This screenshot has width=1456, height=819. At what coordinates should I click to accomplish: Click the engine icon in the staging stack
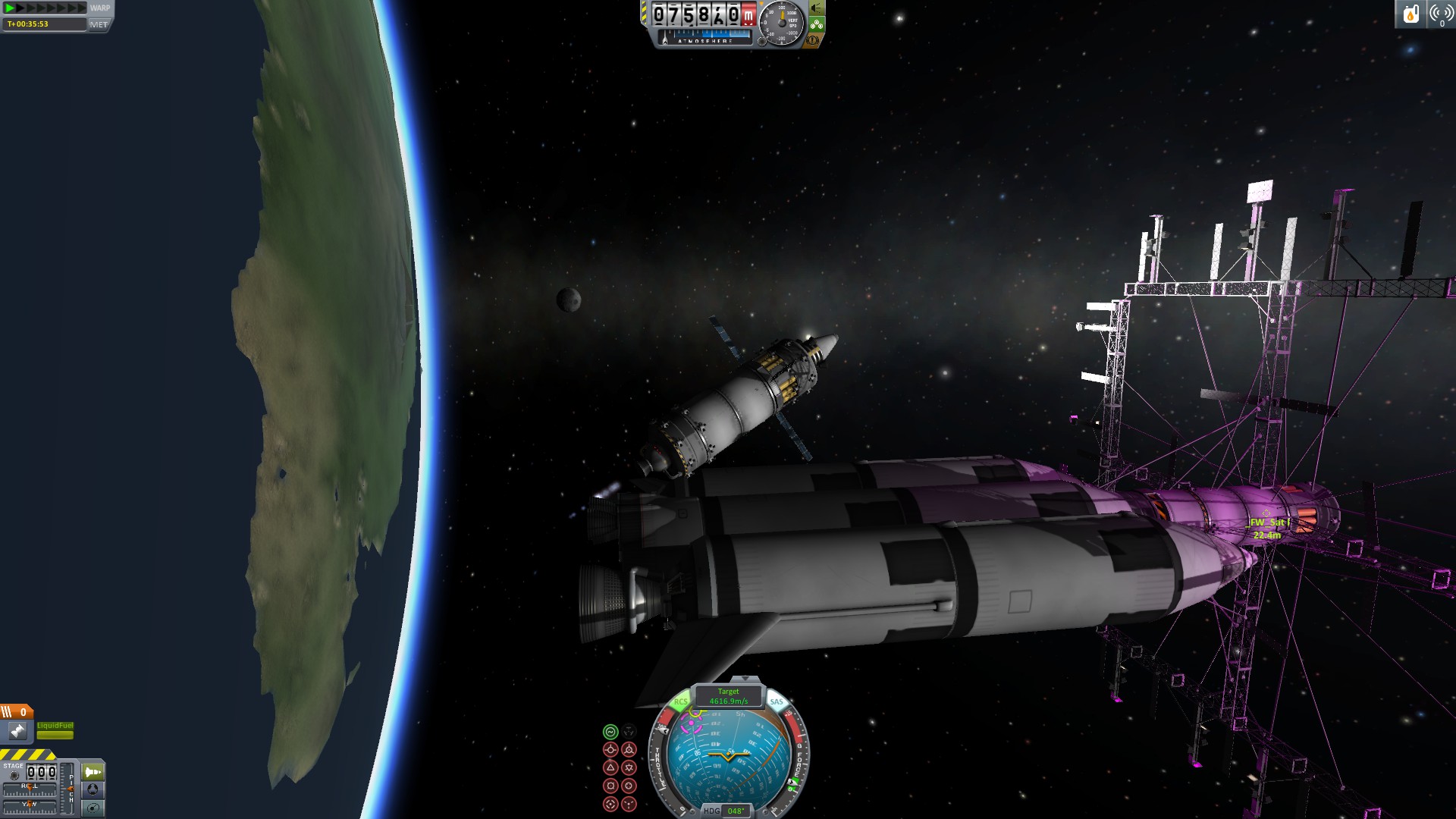[x=17, y=731]
